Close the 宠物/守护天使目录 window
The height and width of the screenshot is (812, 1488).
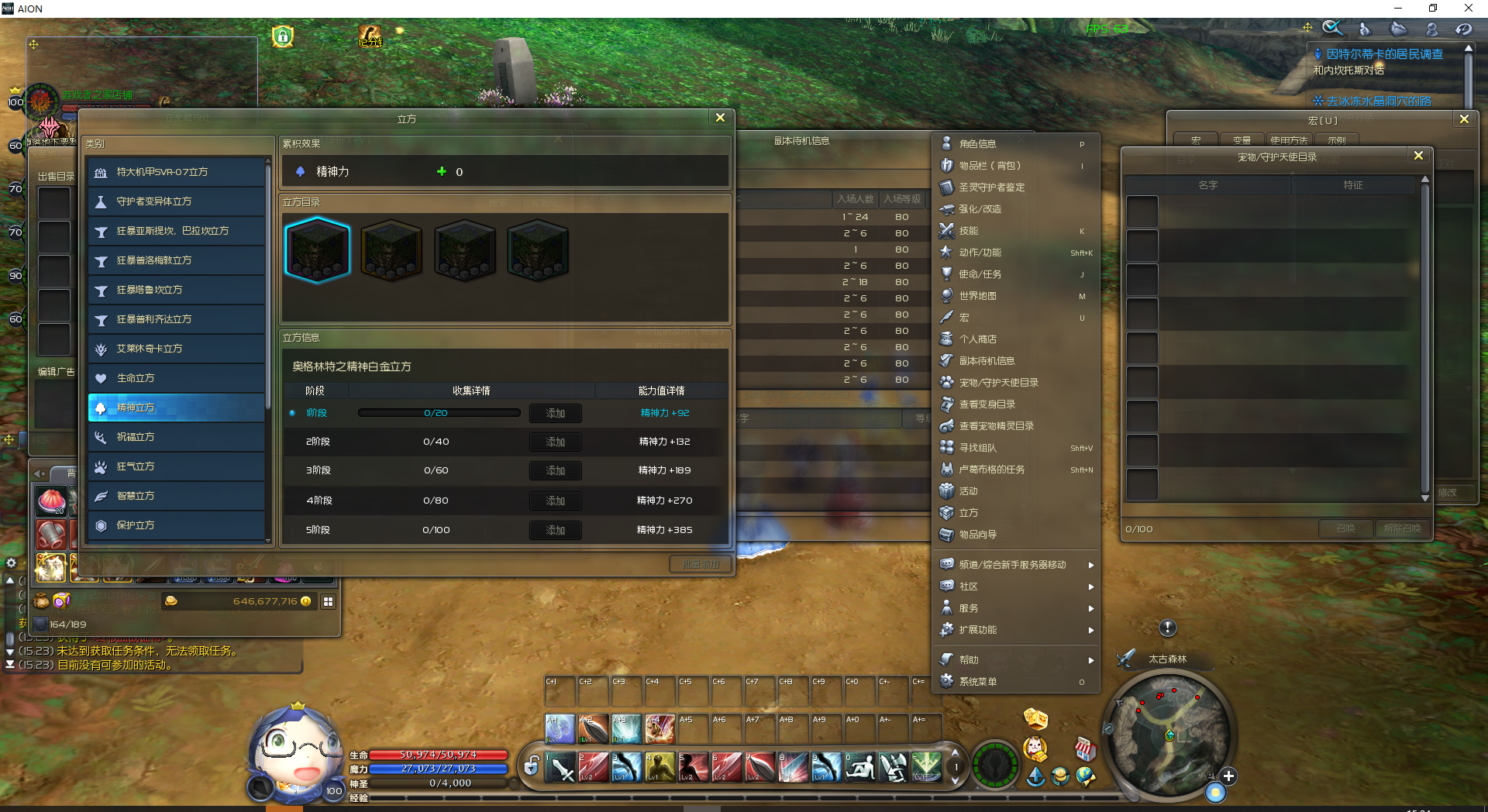tap(1418, 156)
